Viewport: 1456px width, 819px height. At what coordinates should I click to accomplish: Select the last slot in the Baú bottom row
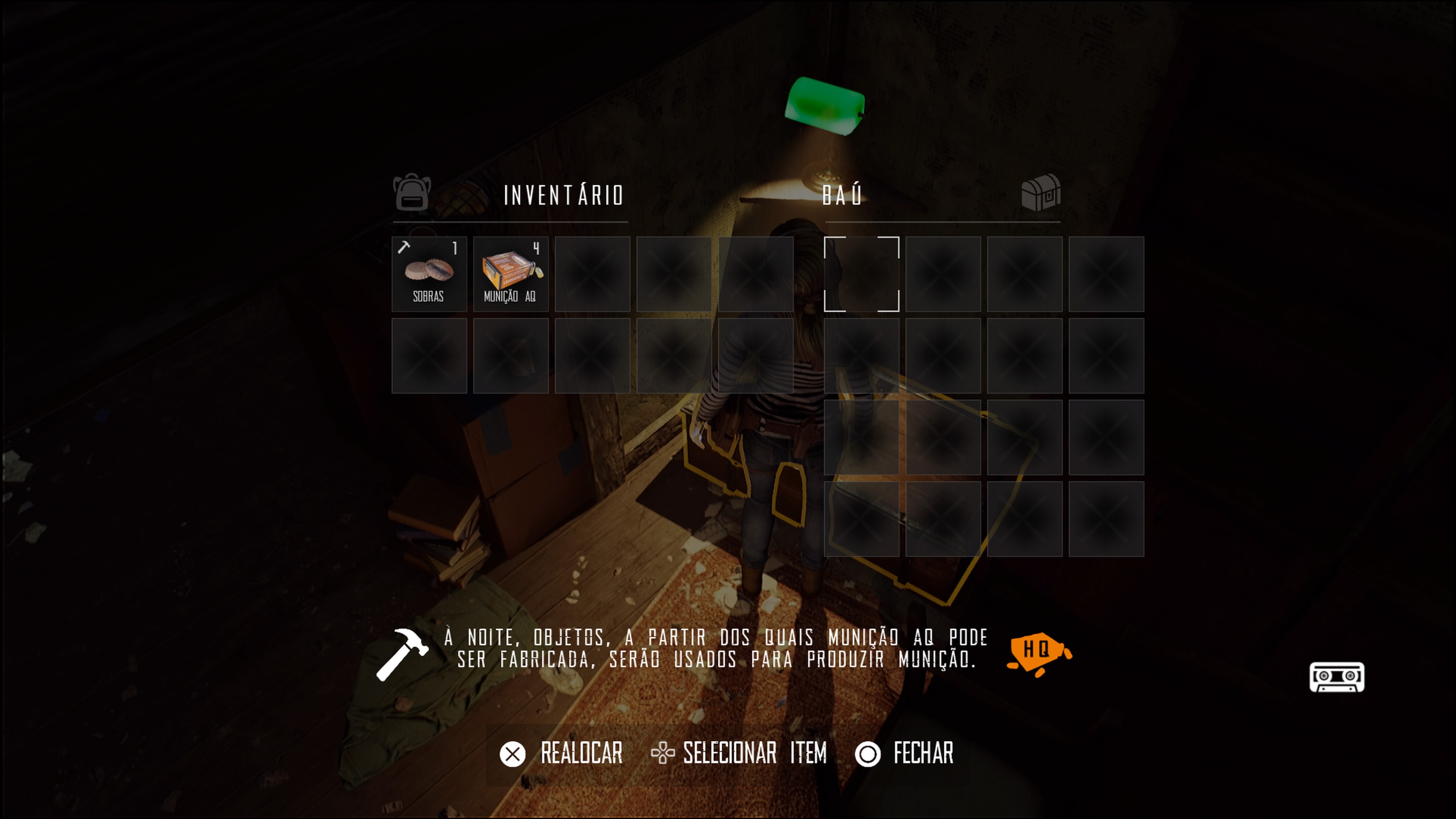[x=1106, y=518]
